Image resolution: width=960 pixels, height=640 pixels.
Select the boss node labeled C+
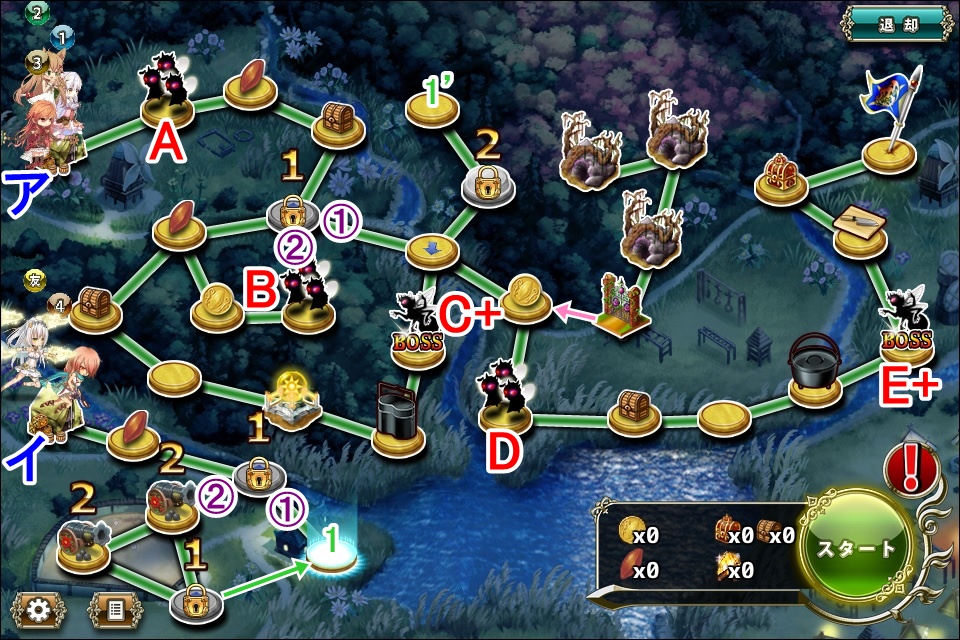(419, 331)
